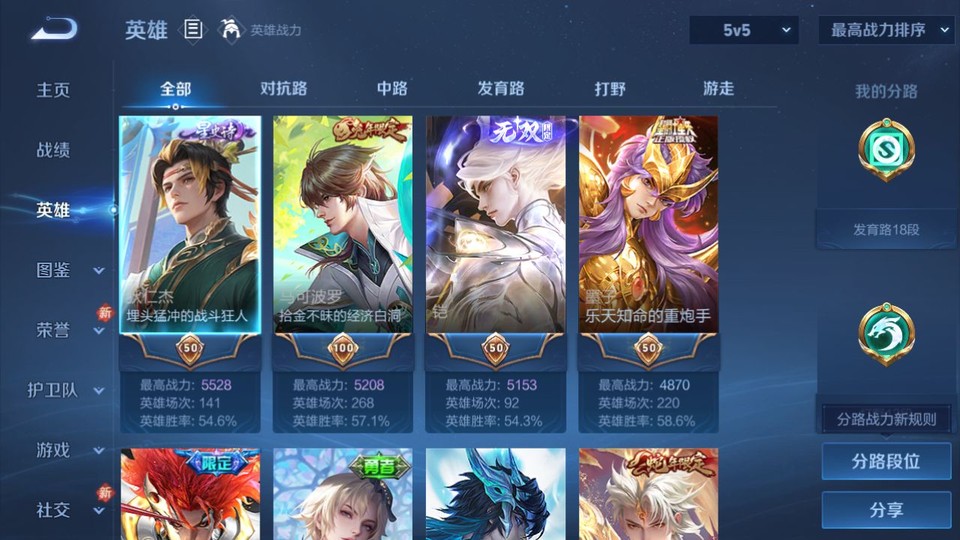Switch to the 发育路 tab
This screenshot has width=960, height=540.
501,89
